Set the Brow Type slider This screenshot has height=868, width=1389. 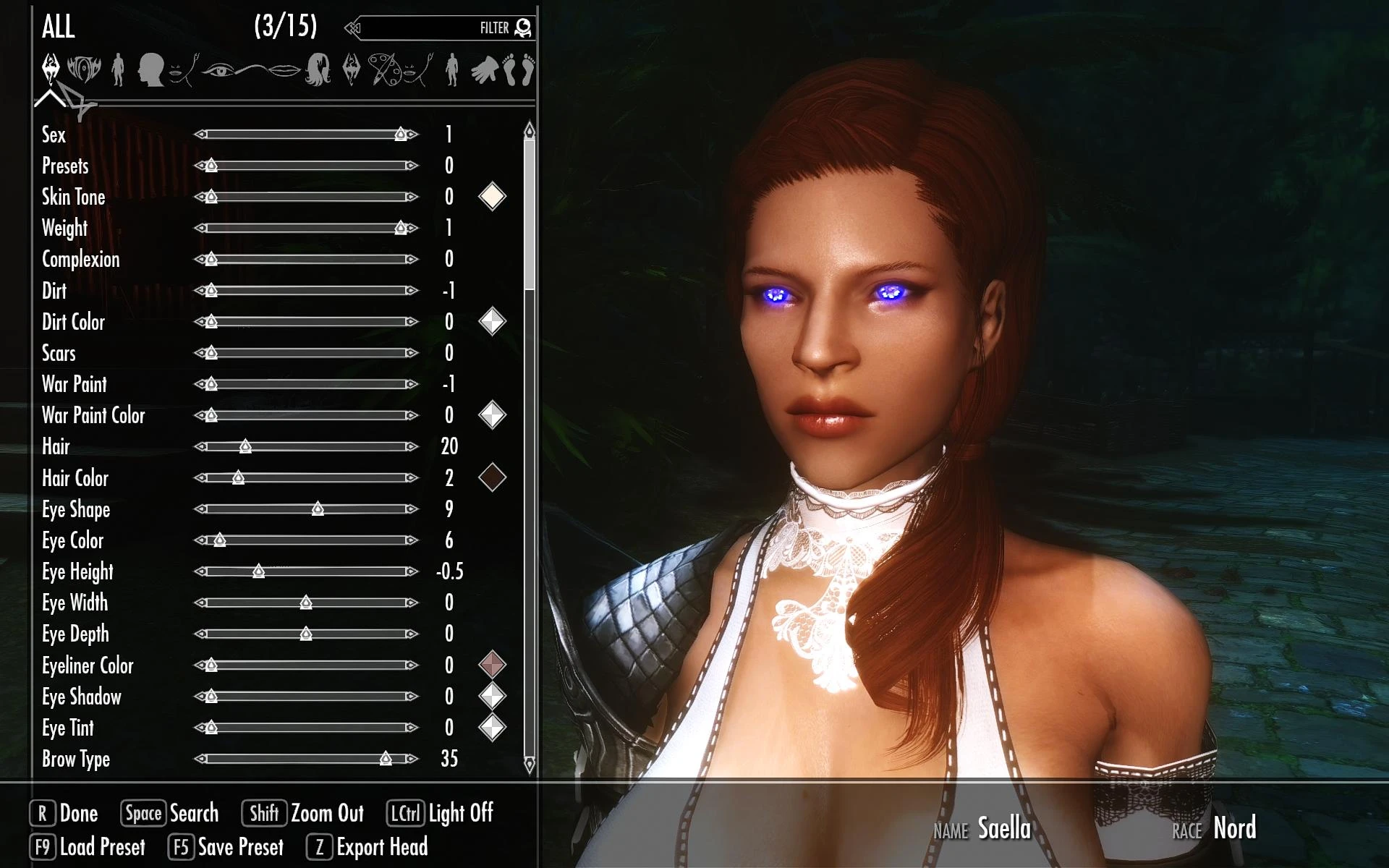[x=306, y=759]
